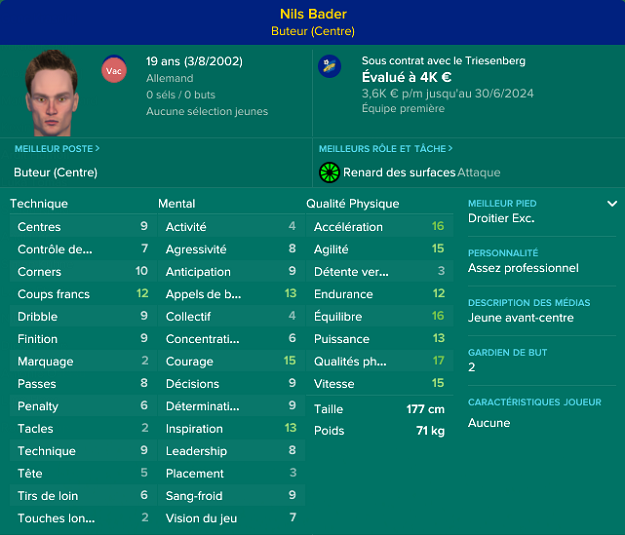Click the player name Nils Bader

click(312, 14)
